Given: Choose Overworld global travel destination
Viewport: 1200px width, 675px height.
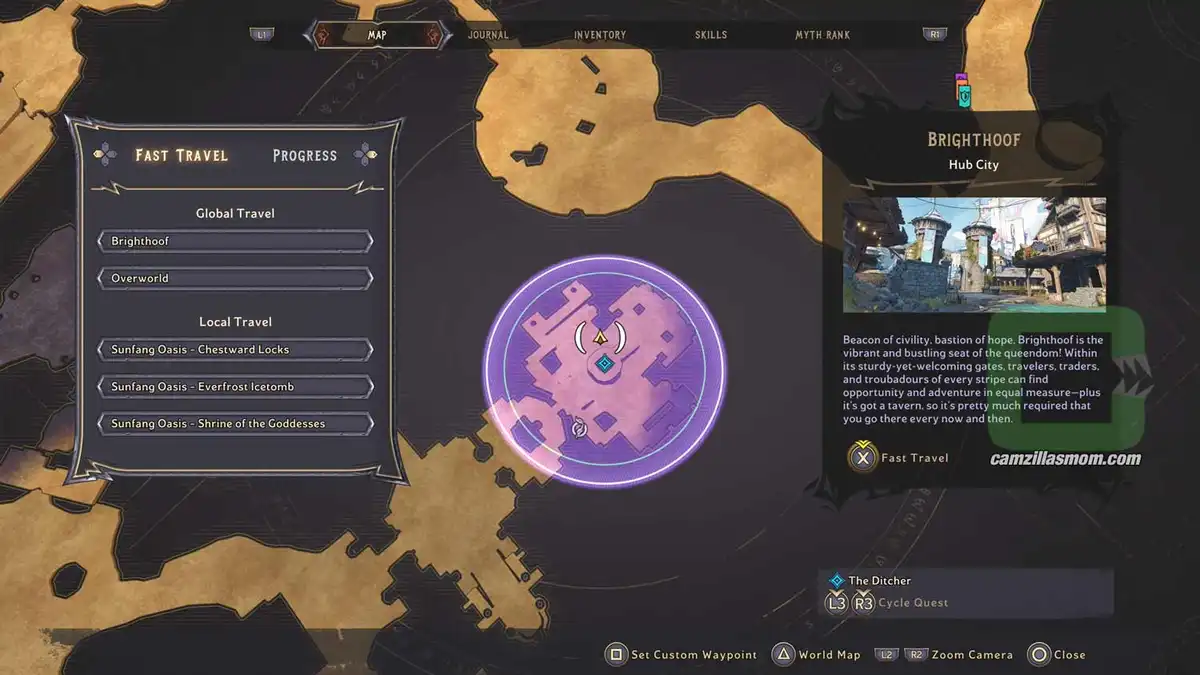Looking at the screenshot, I should pyautogui.click(x=235, y=278).
